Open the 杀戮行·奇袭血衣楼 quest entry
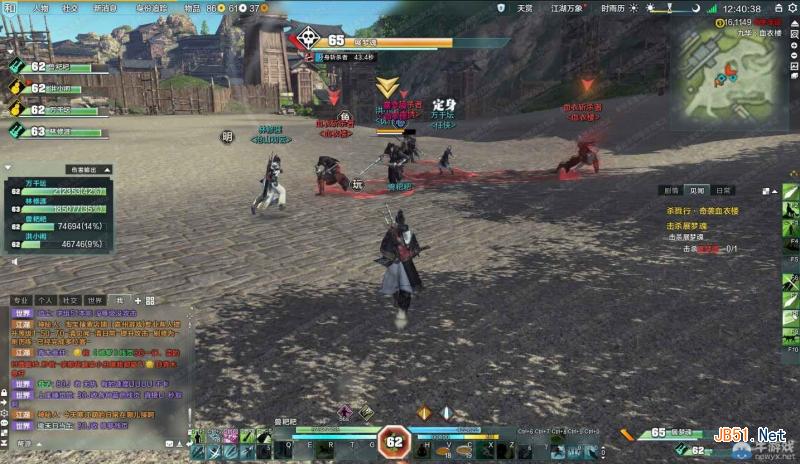Viewport: 800px width, 464px height. tap(703, 213)
